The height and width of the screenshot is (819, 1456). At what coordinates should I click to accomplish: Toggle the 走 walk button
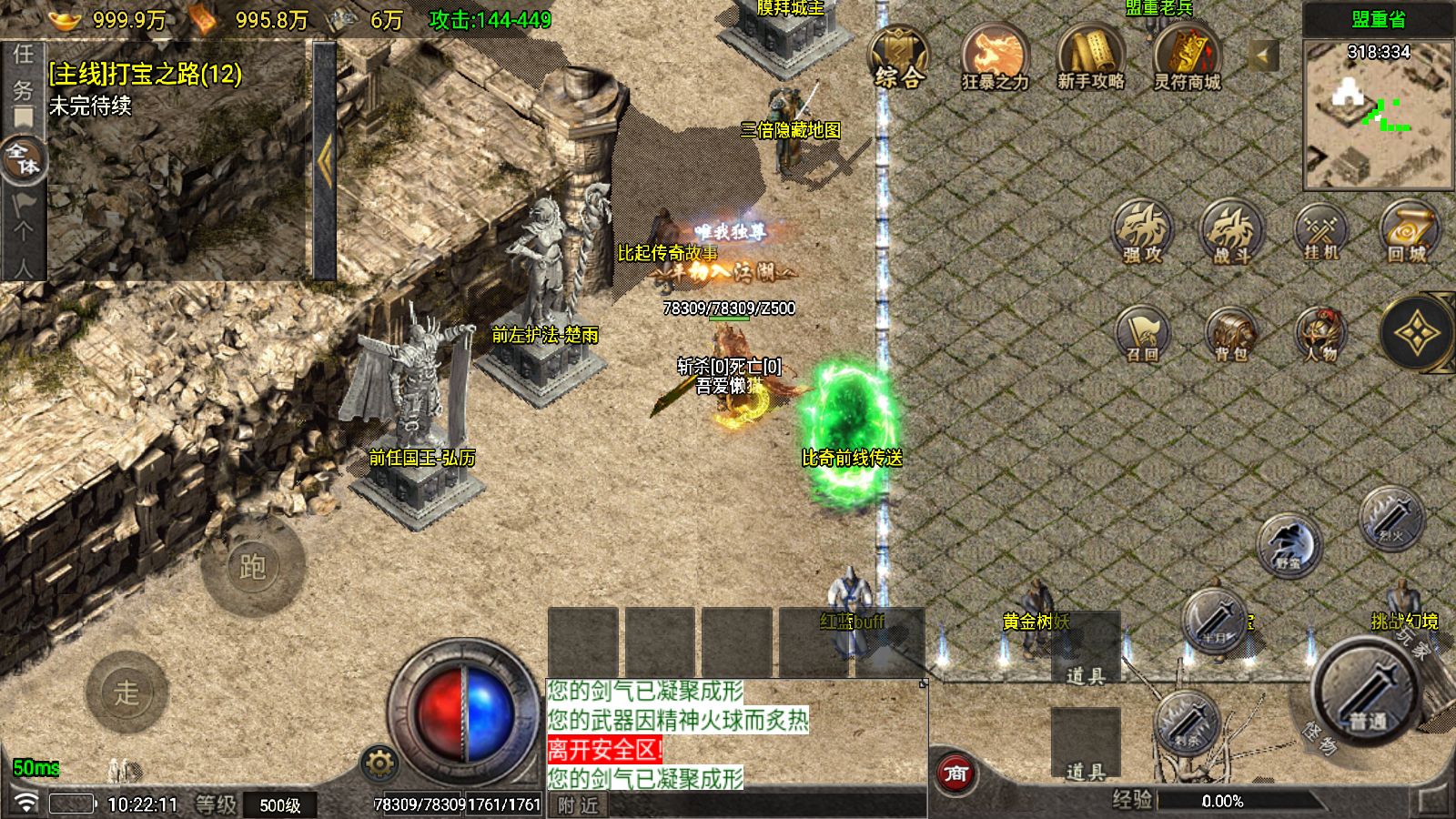click(x=126, y=693)
